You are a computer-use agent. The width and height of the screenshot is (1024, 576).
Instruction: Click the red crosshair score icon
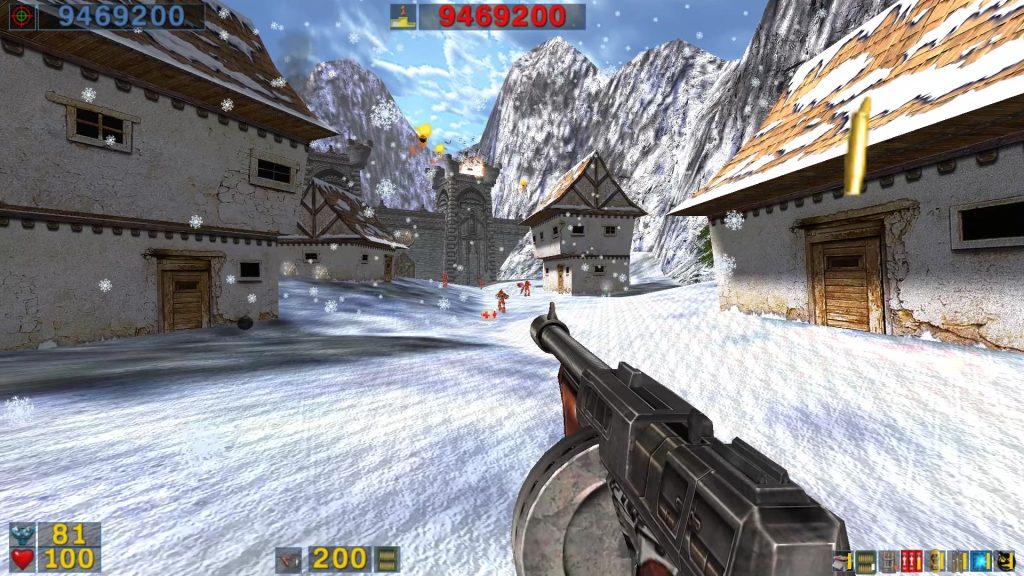21,15
